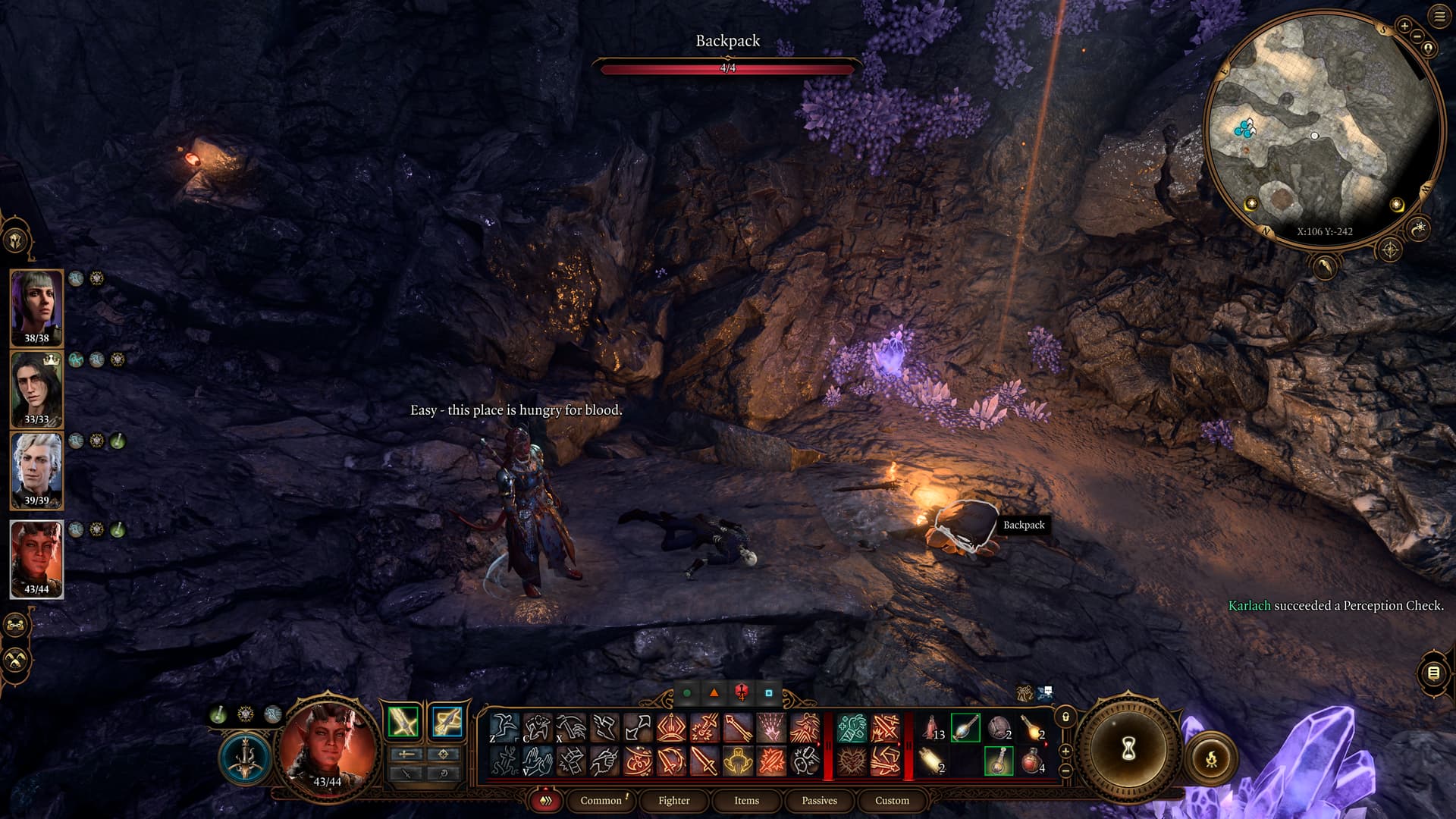Select the top party portrait with green hair
The image size is (1456, 819).
click(x=36, y=307)
